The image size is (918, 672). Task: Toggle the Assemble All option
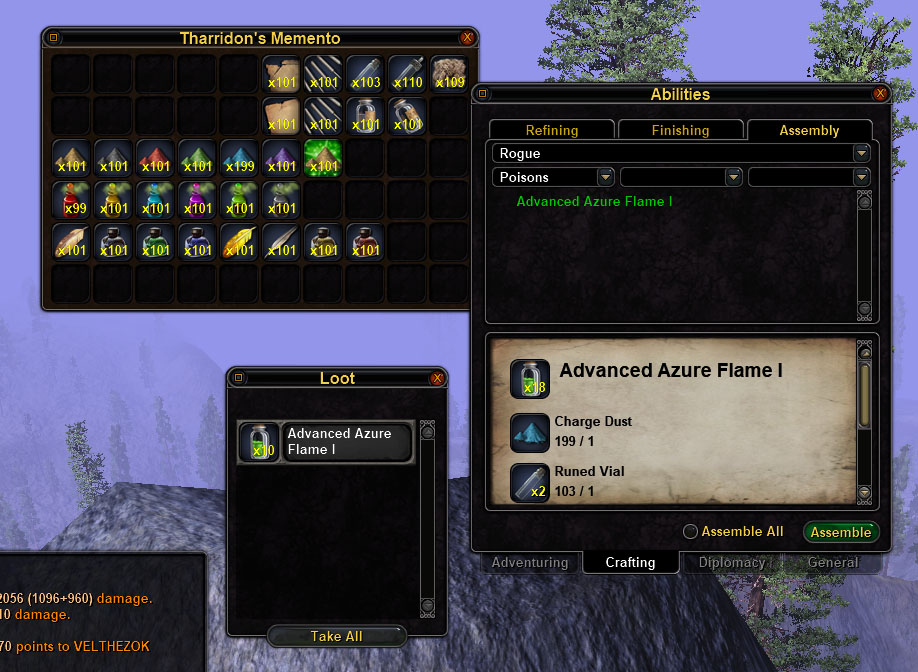(690, 532)
